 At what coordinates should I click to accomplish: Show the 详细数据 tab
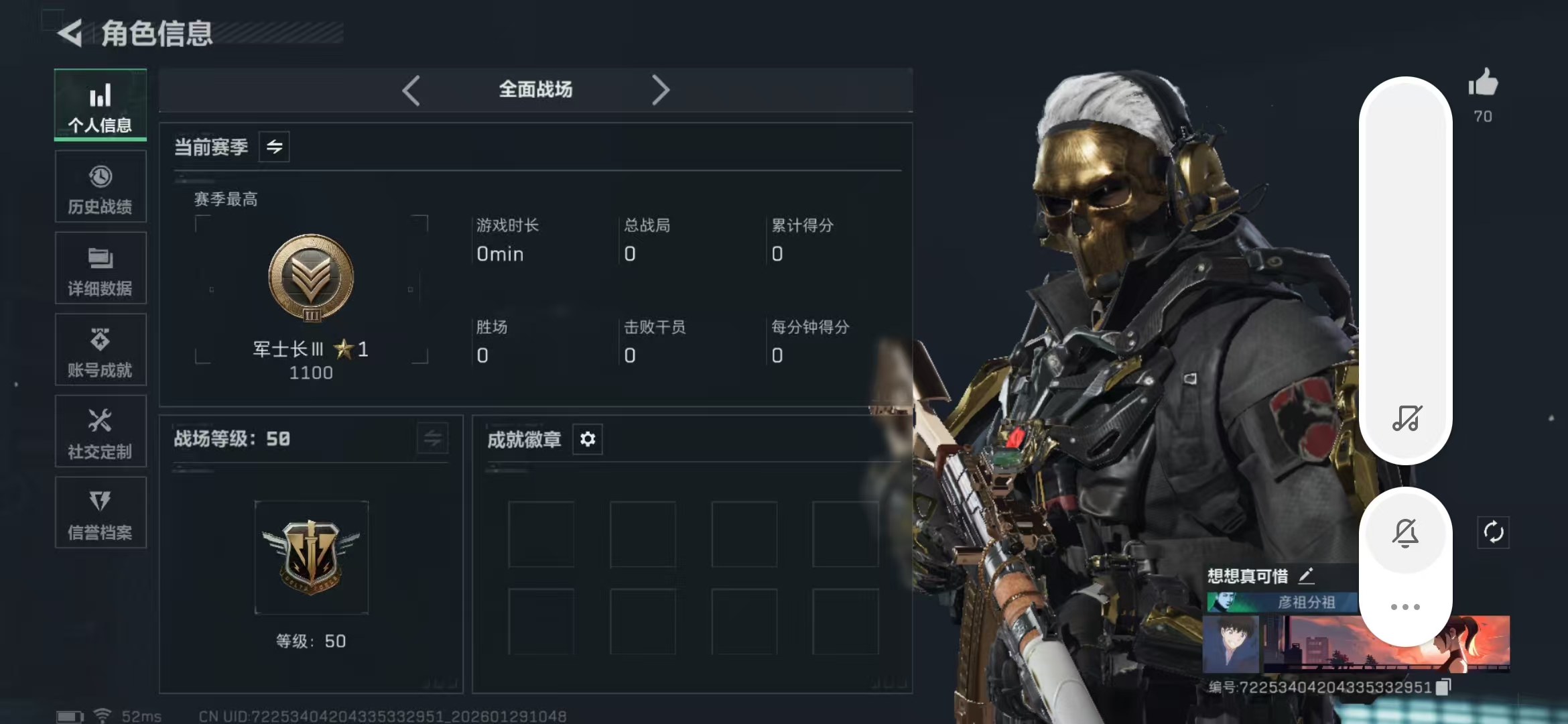[x=101, y=269]
